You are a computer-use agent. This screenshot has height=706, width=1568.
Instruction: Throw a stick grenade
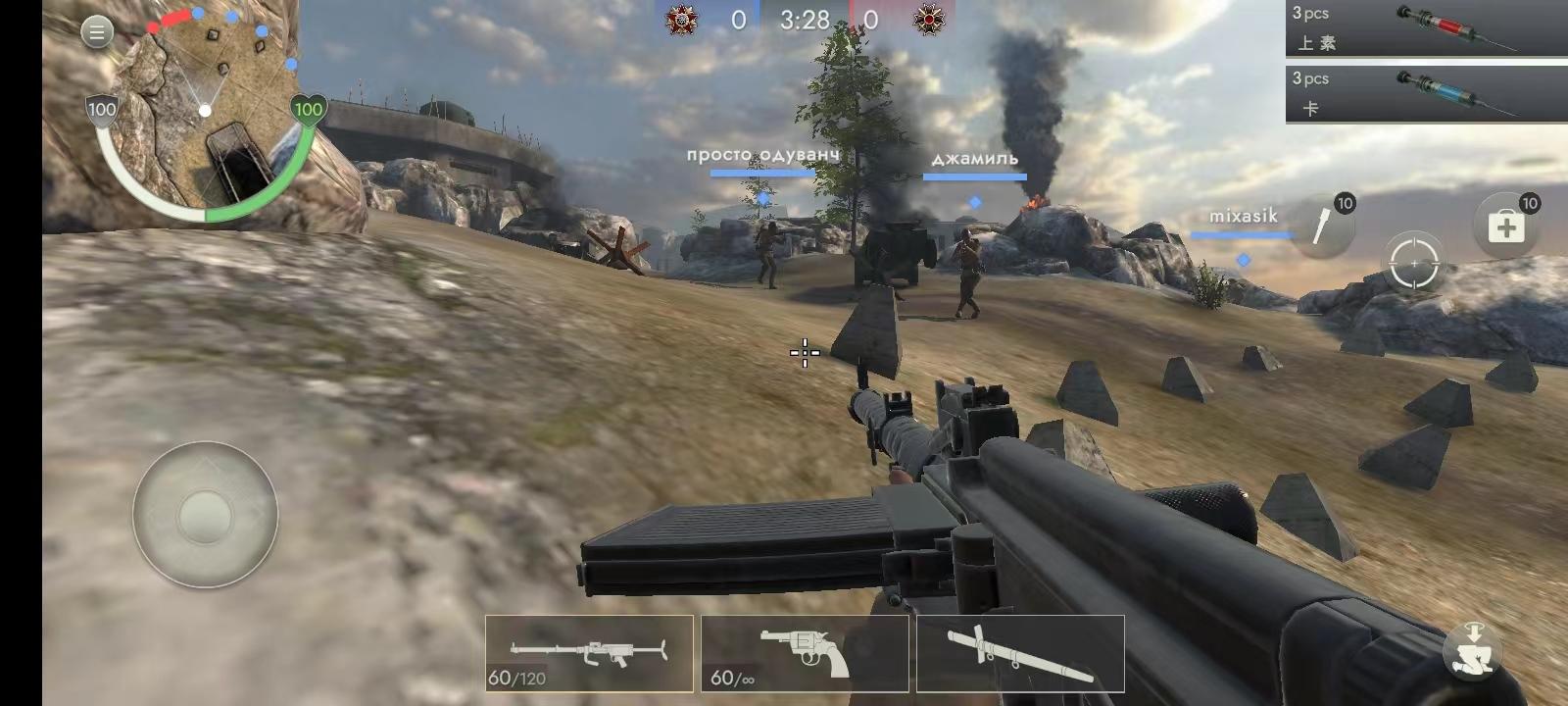tap(1325, 226)
